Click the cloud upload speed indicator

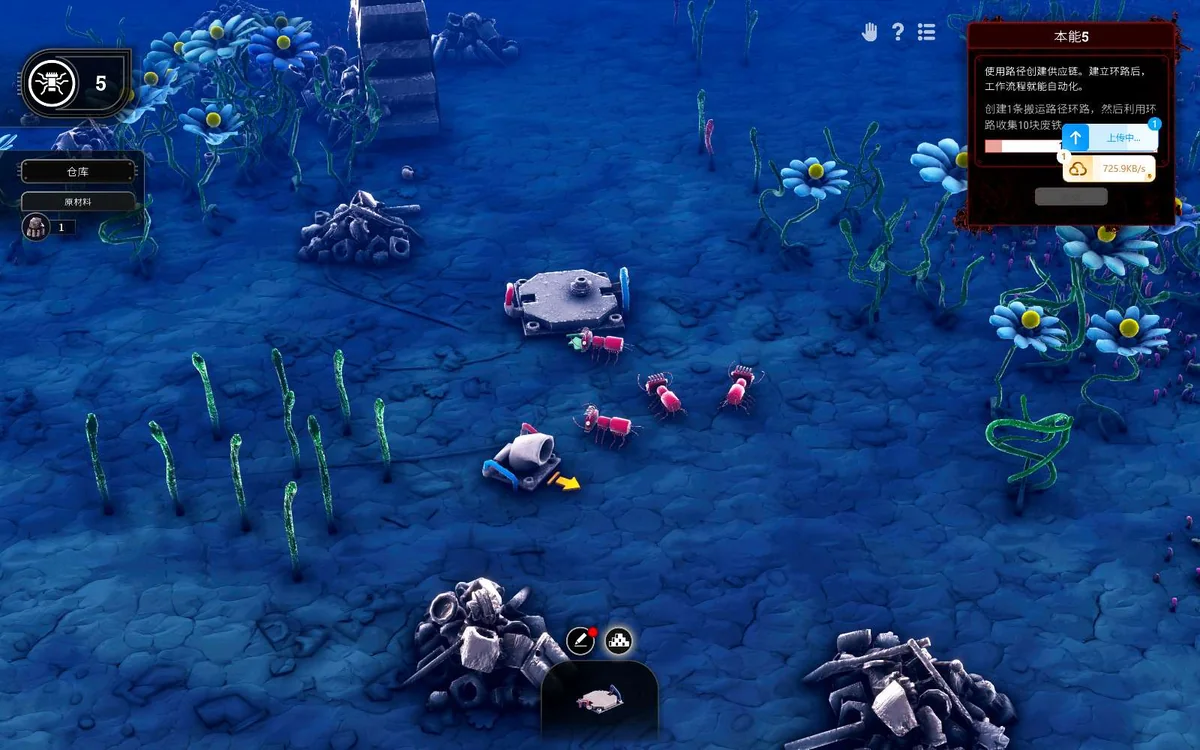click(x=1109, y=169)
